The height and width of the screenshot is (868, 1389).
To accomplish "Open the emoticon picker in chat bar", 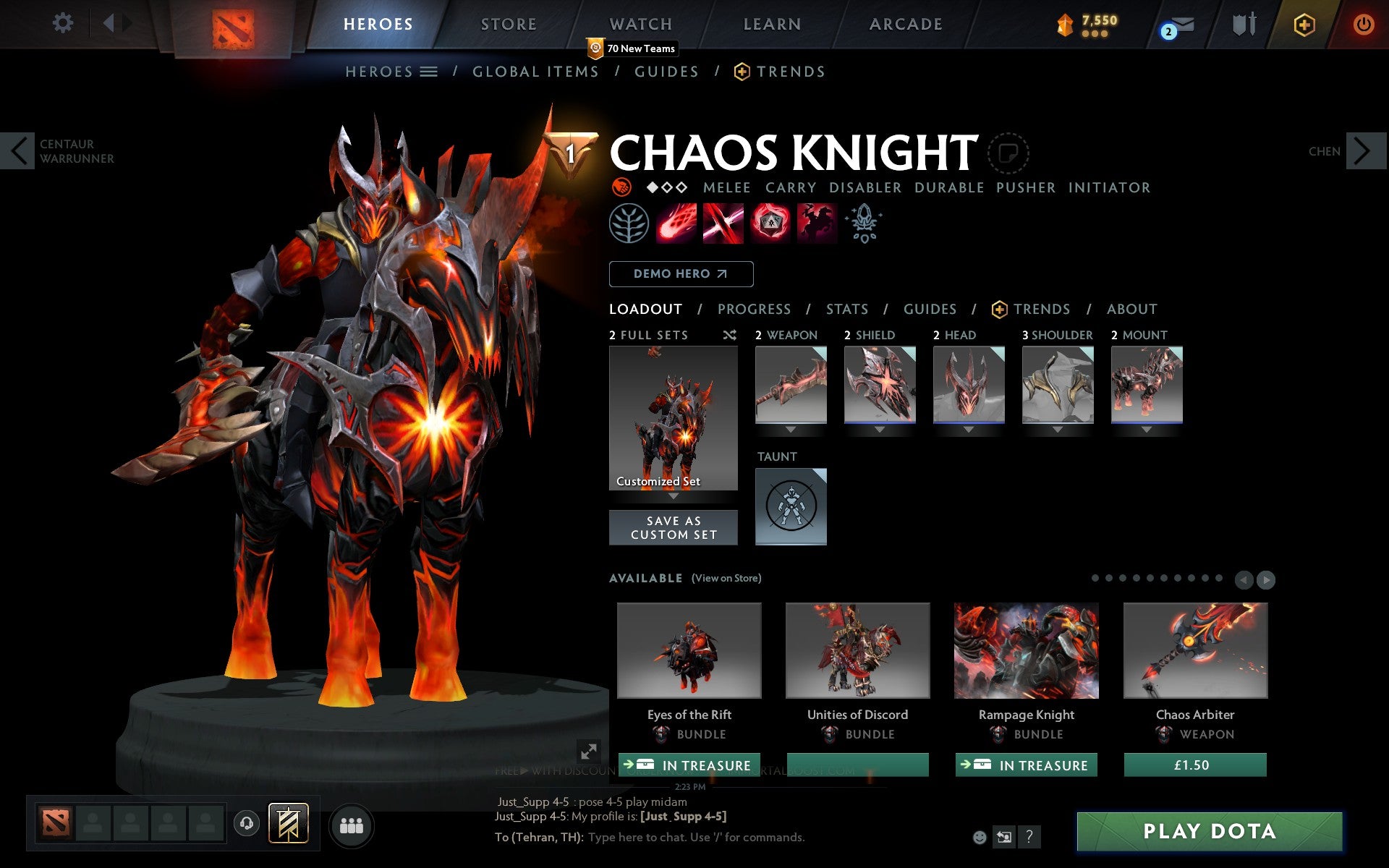I will (x=980, y=838).
